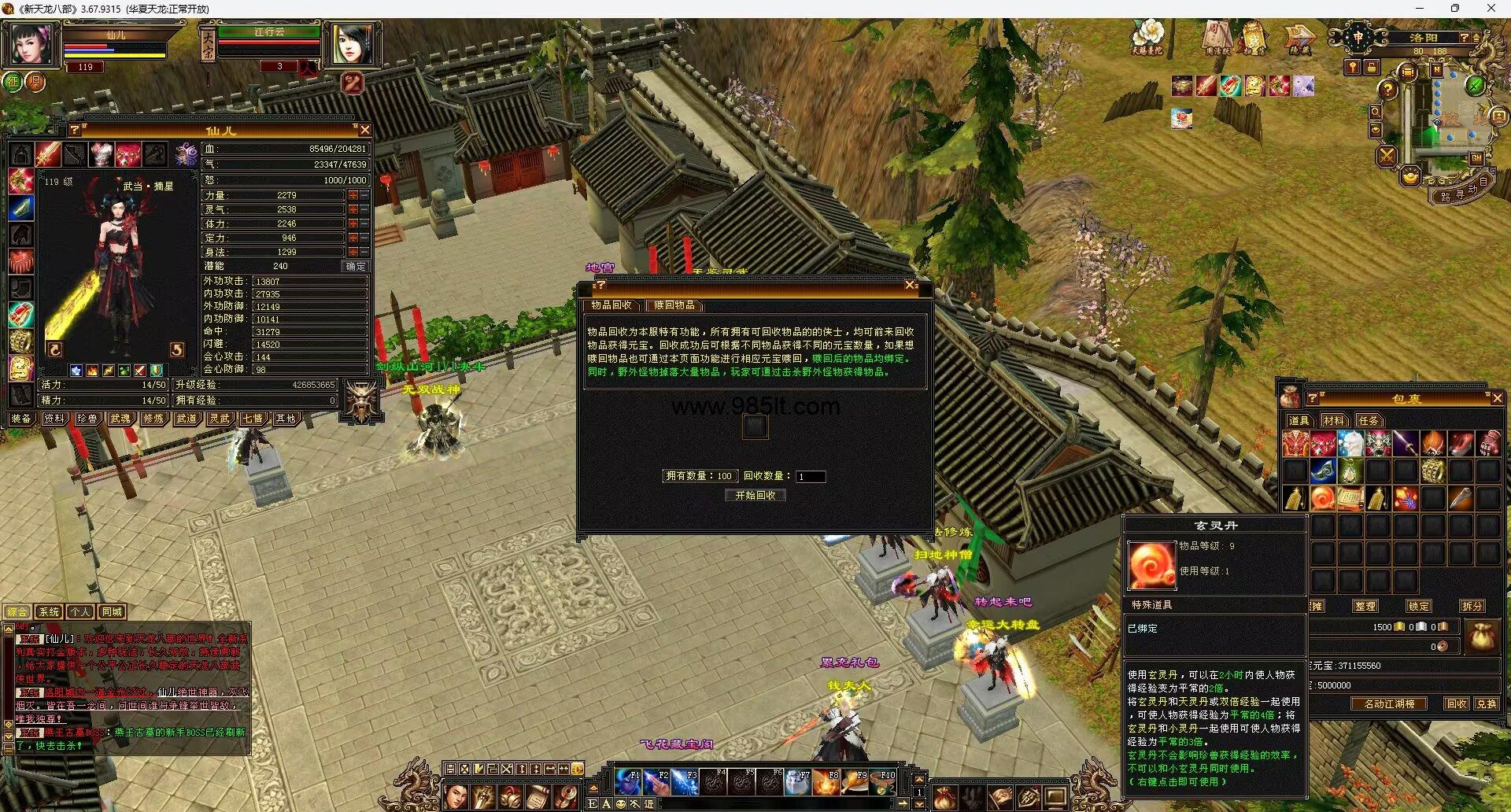Close the 包裹 inventory window
1511x812 pixels.
coord(1497,398)
